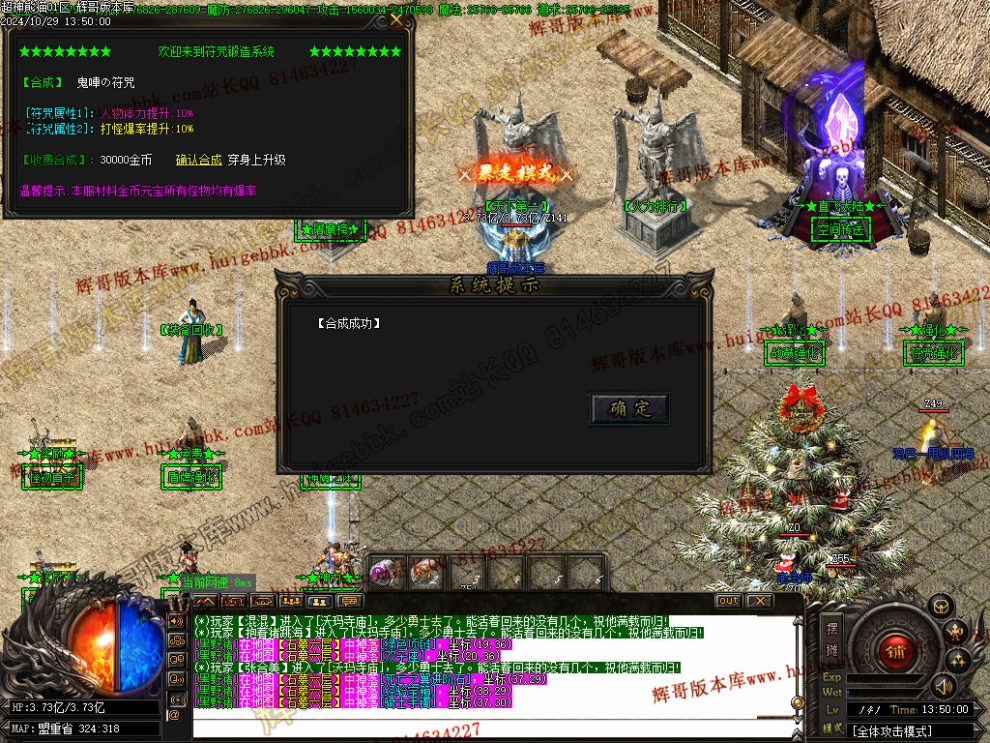Image resolution: width=990 pixels, height=743 pixels.
Task: Open the character figure icon by the dial
Action: point(957,632)
